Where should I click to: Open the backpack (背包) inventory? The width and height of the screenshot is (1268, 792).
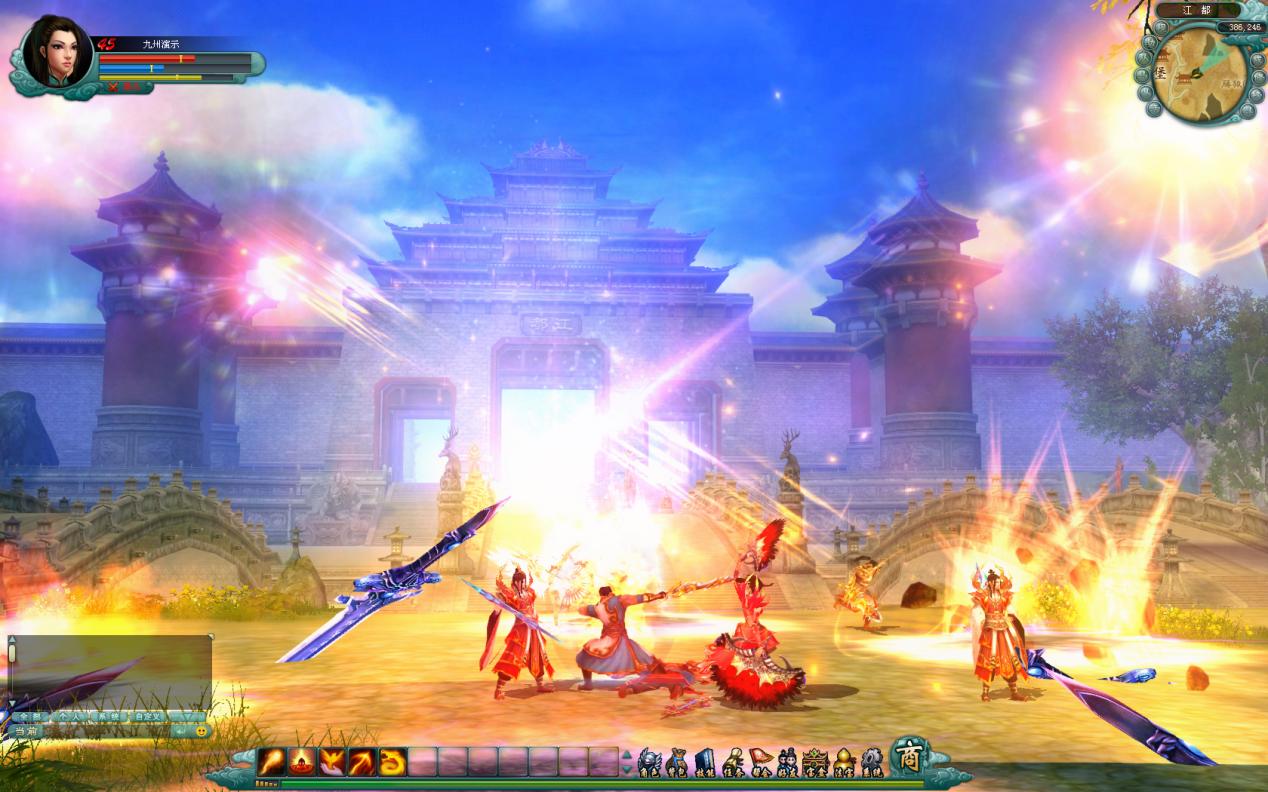click(677, 763)
